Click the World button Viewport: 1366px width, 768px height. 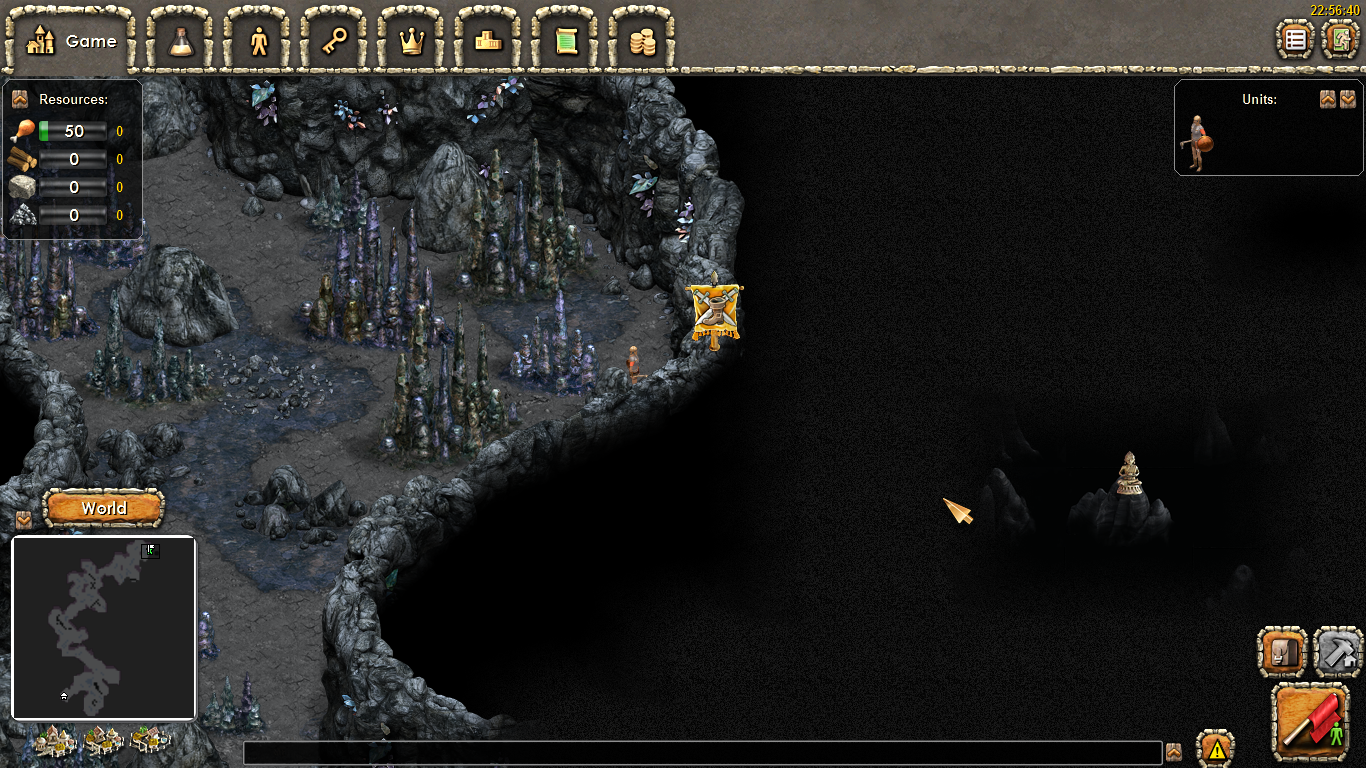click(x=104, y=508)
